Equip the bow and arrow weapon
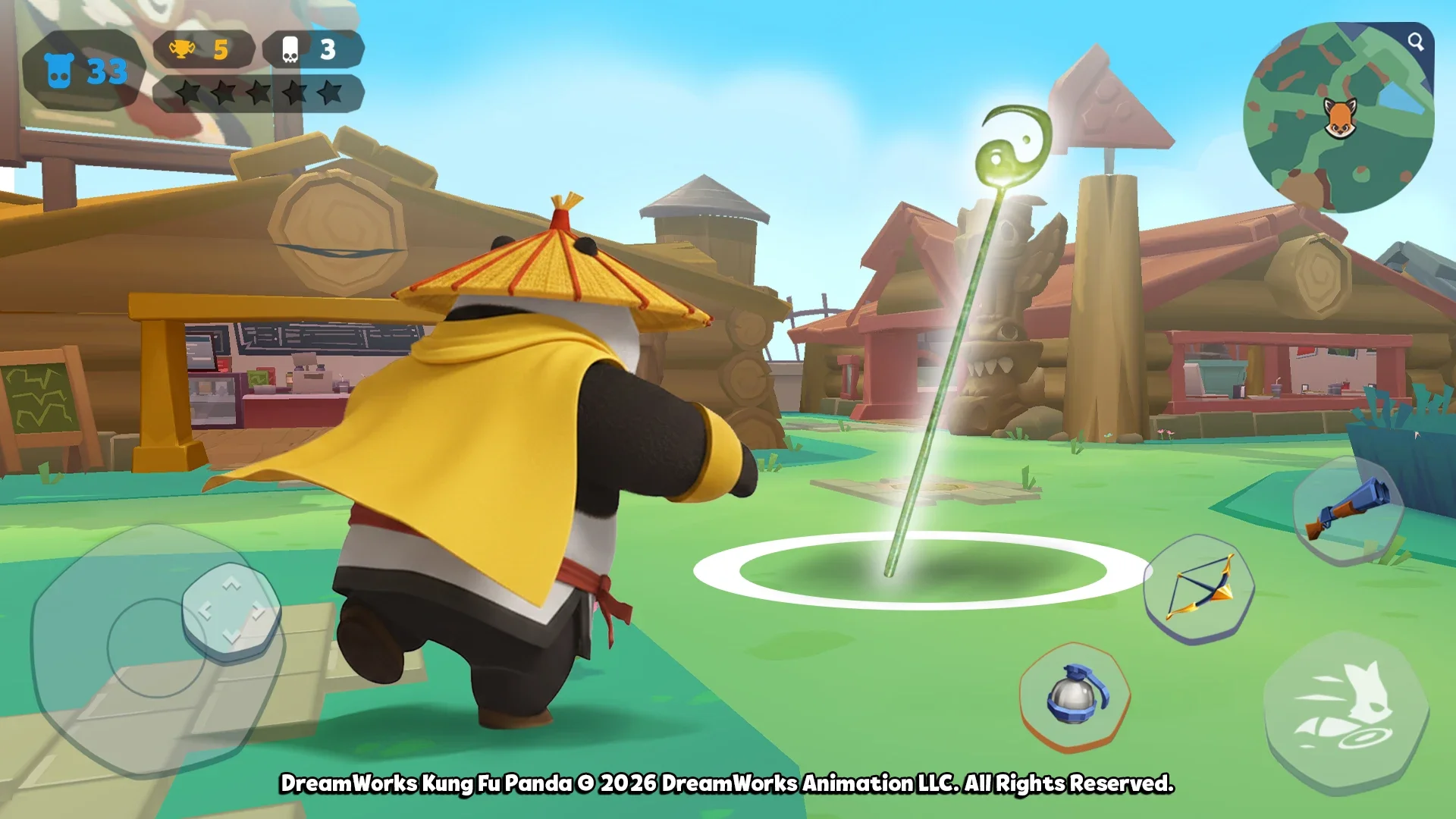 click(x=1200, y=589)
